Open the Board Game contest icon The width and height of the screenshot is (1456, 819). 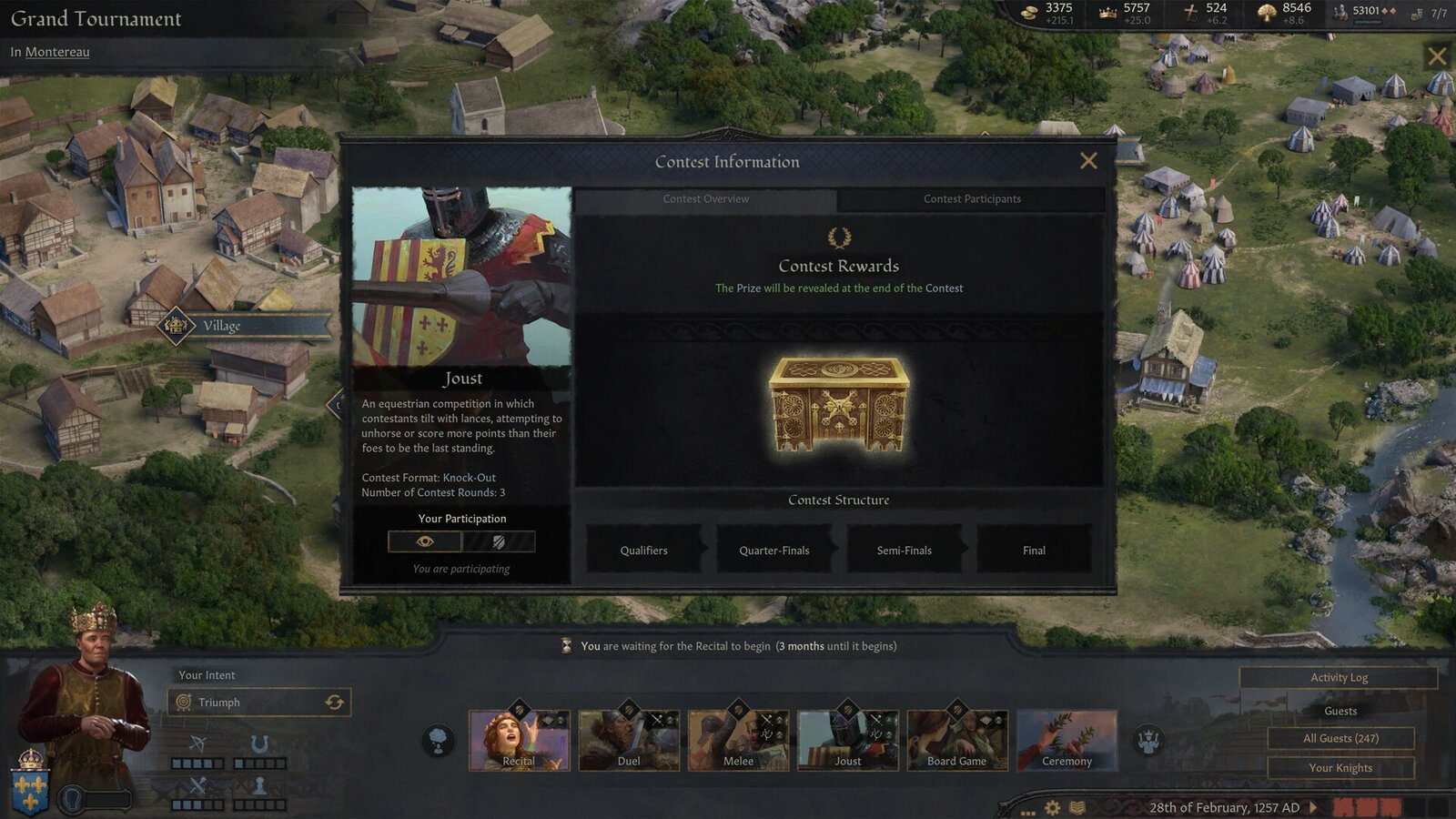(956, 737)
